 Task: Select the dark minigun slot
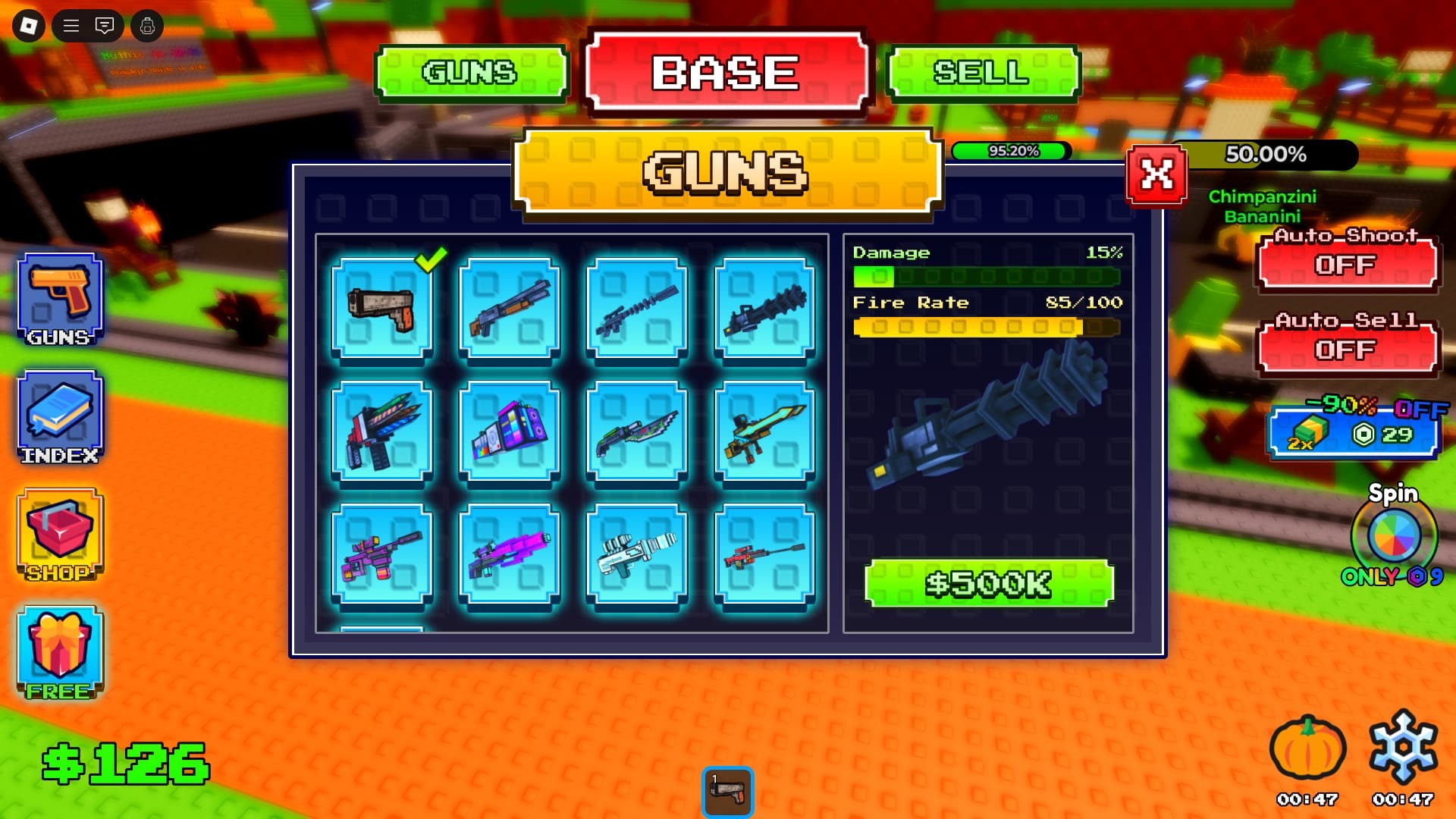click(x=764, y=308)
